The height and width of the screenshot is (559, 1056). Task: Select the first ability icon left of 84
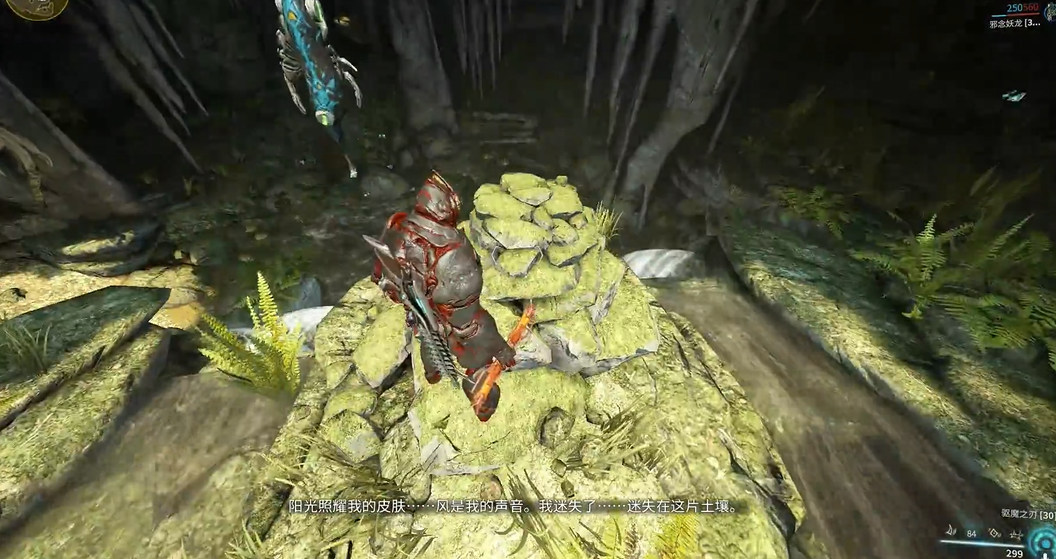click(x=951, y=532)
